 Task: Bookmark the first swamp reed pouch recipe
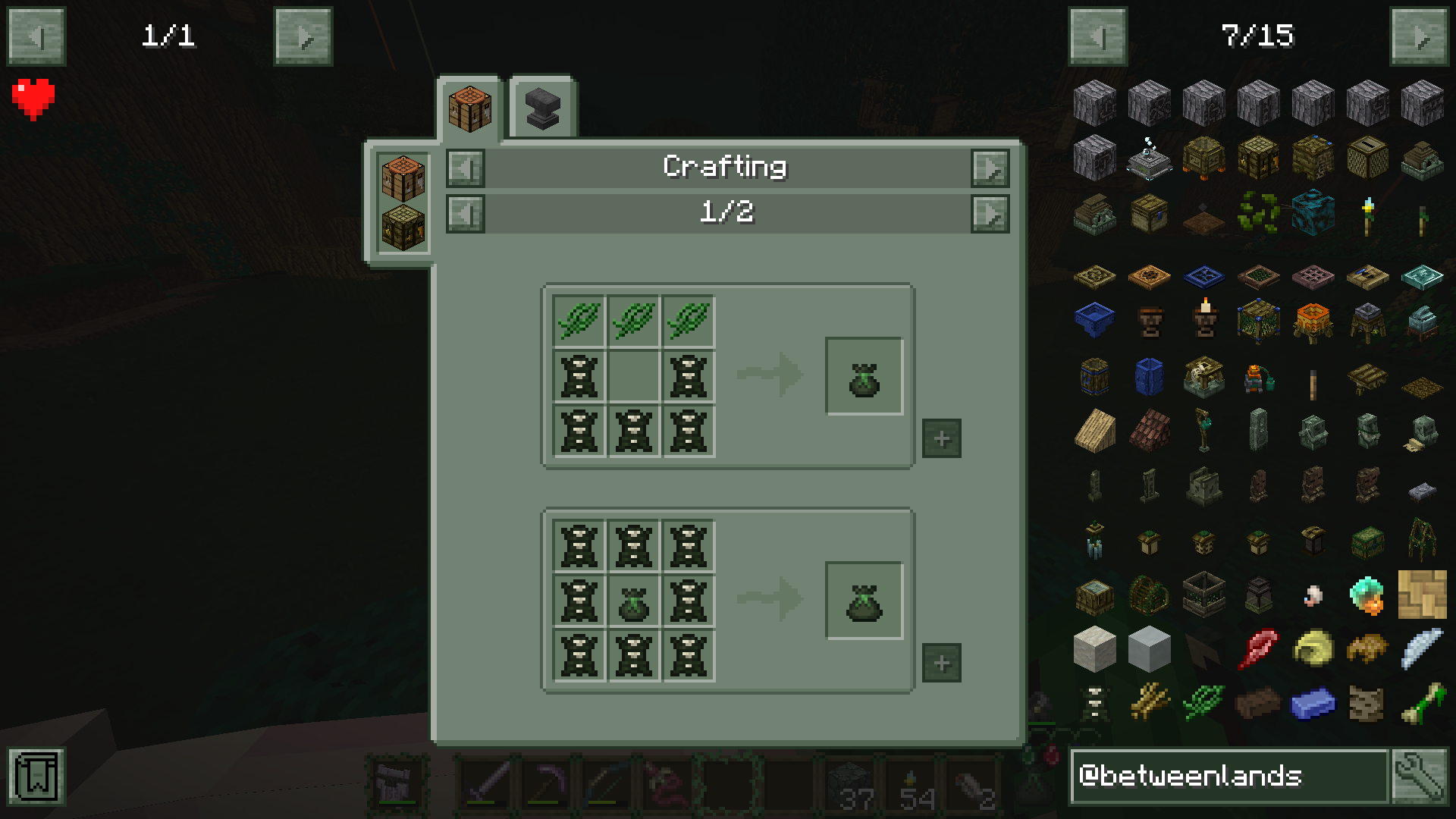pyautogui.click(x=941, y=437)
